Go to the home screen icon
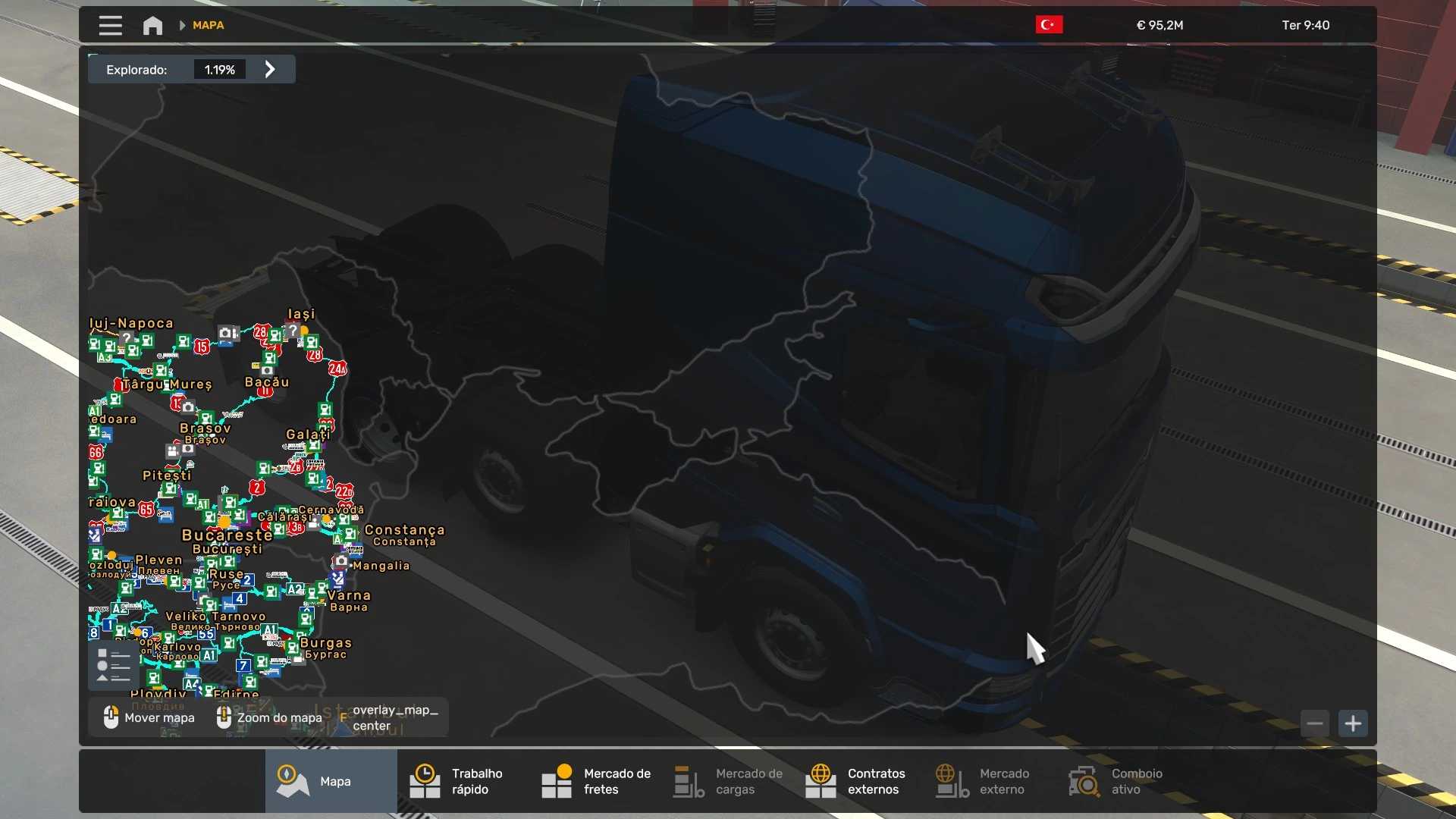This screenshot has width=1456, height=819. (x=152, y=26)
